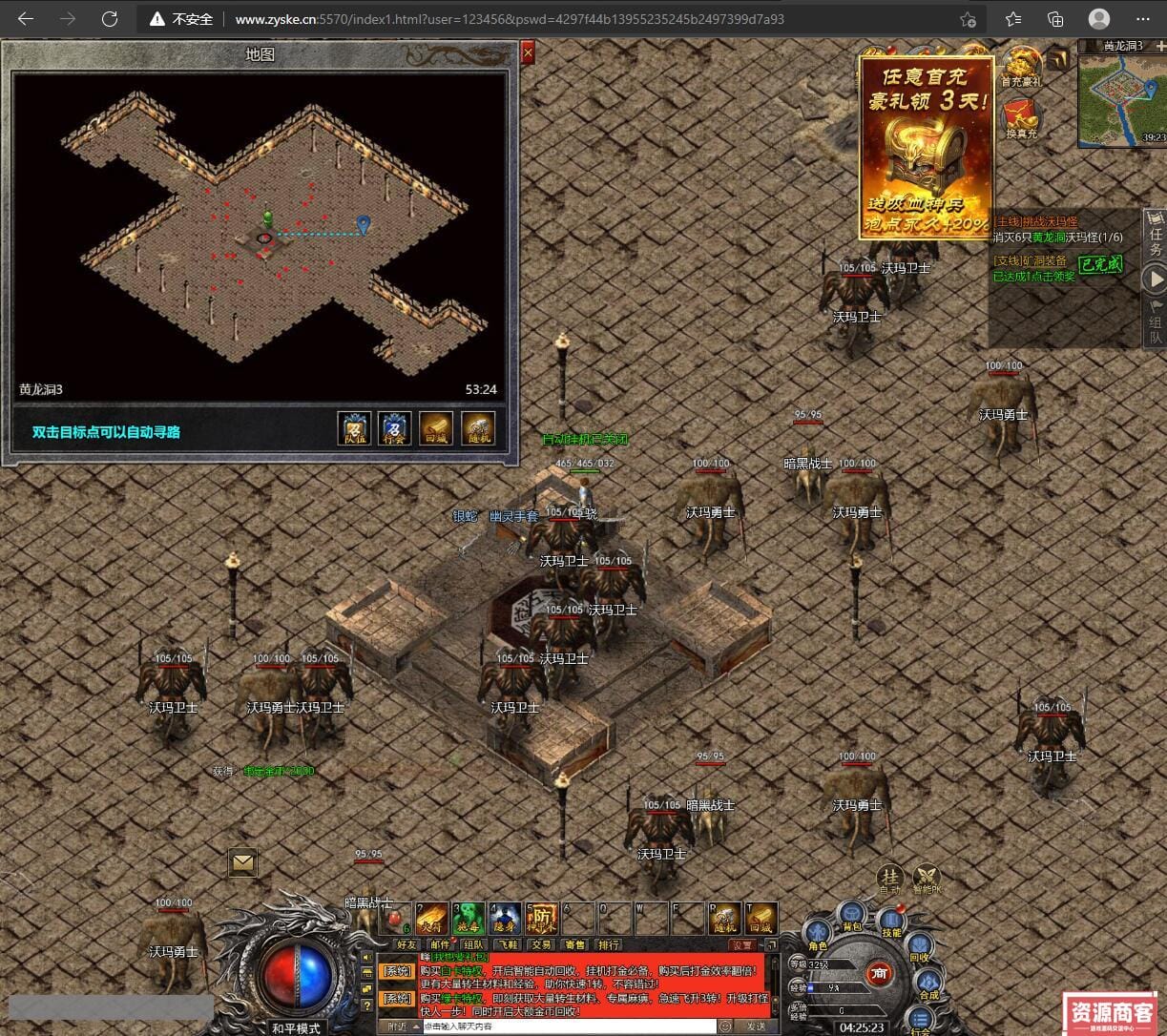Image resolution: width=1167 pixels, height=1036 pixels.
Task: Open the 交易 trade tab
Action: [541, 944]
